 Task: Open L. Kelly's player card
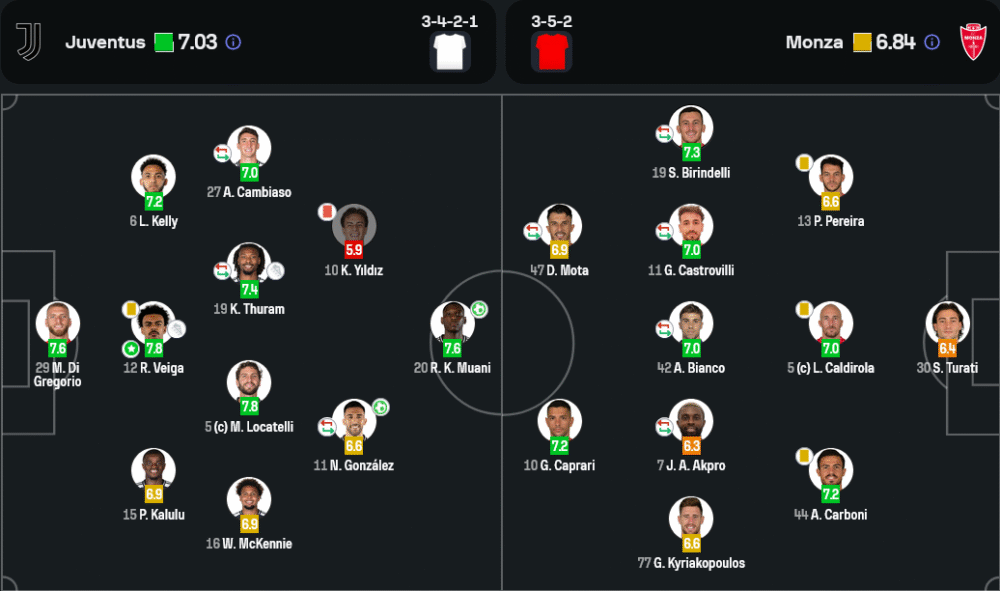click(153, 177)
